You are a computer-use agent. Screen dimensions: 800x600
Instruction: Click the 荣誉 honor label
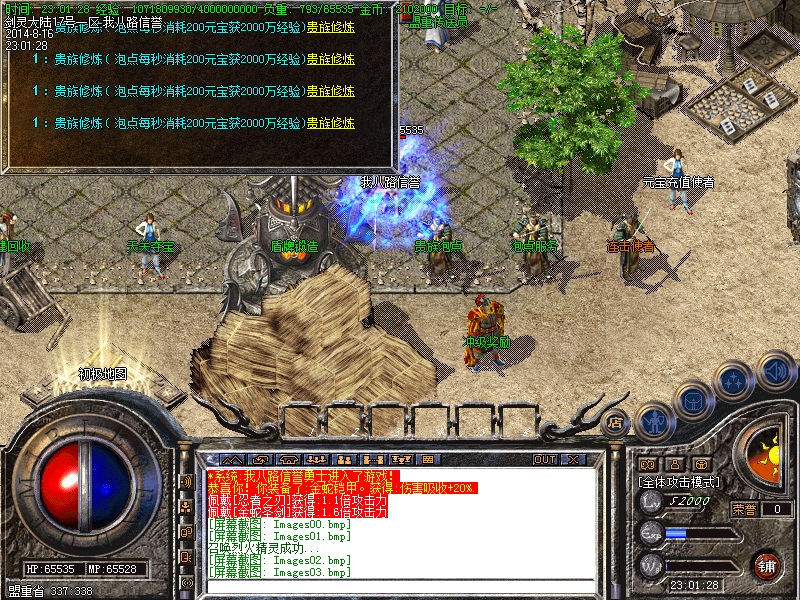pos(743,508)
